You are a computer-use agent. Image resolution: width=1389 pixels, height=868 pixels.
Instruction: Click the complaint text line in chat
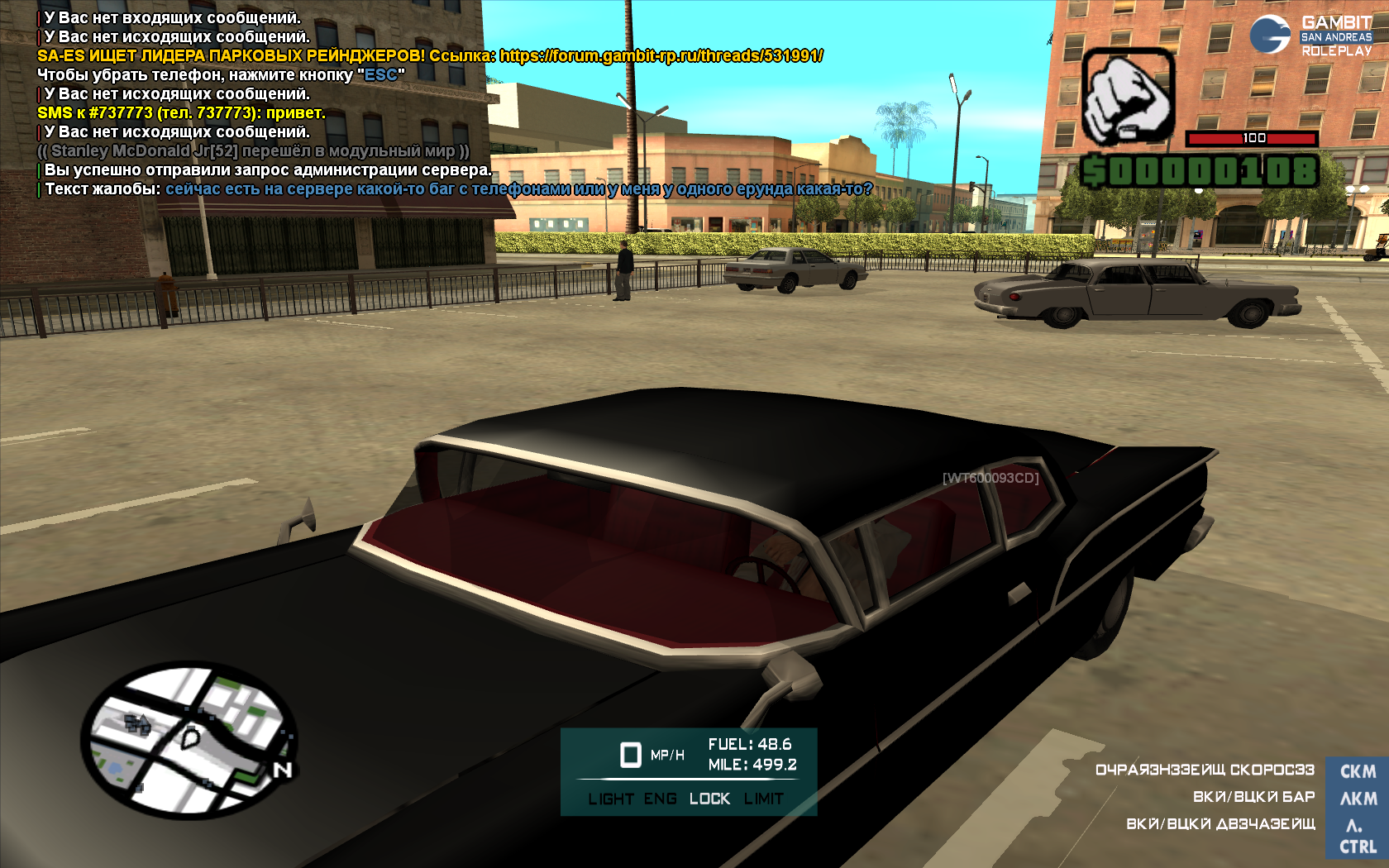click(518, 189)
